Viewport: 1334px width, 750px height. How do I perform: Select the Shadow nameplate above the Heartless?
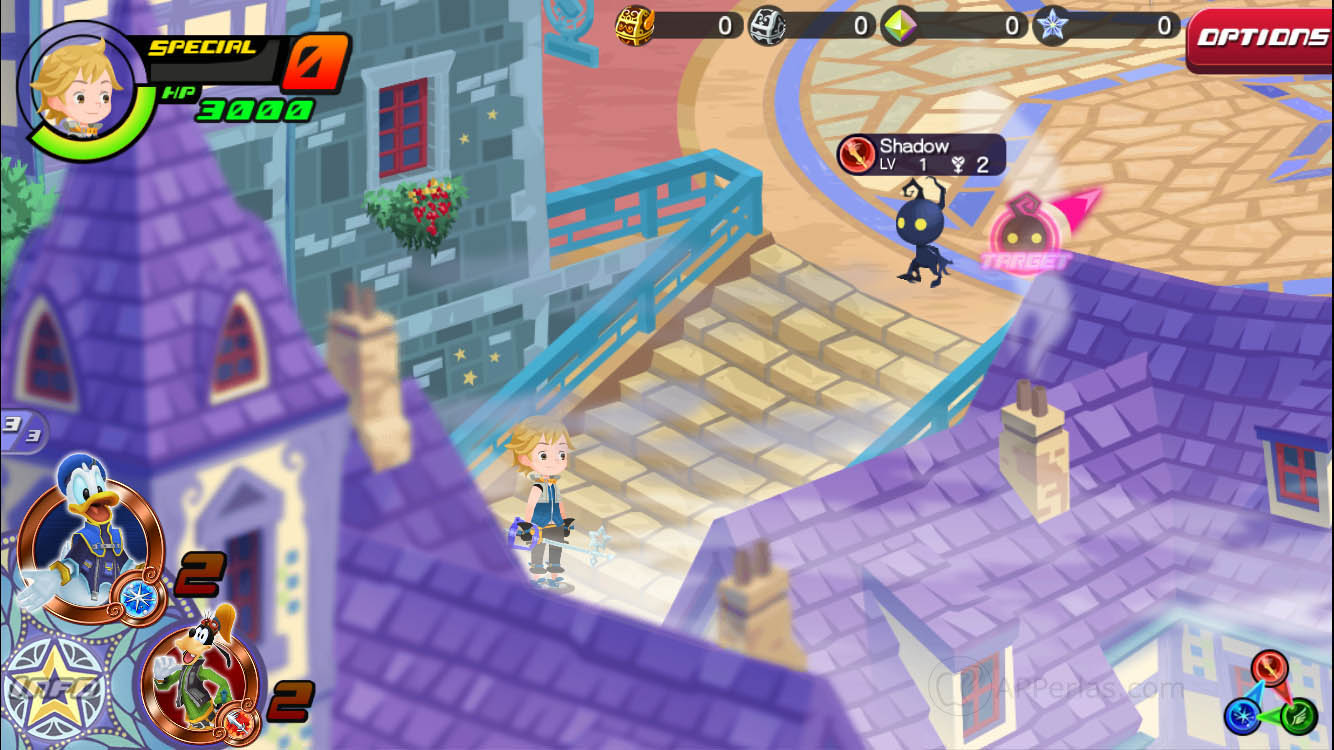pyautogui.click(x=917, y=145)
